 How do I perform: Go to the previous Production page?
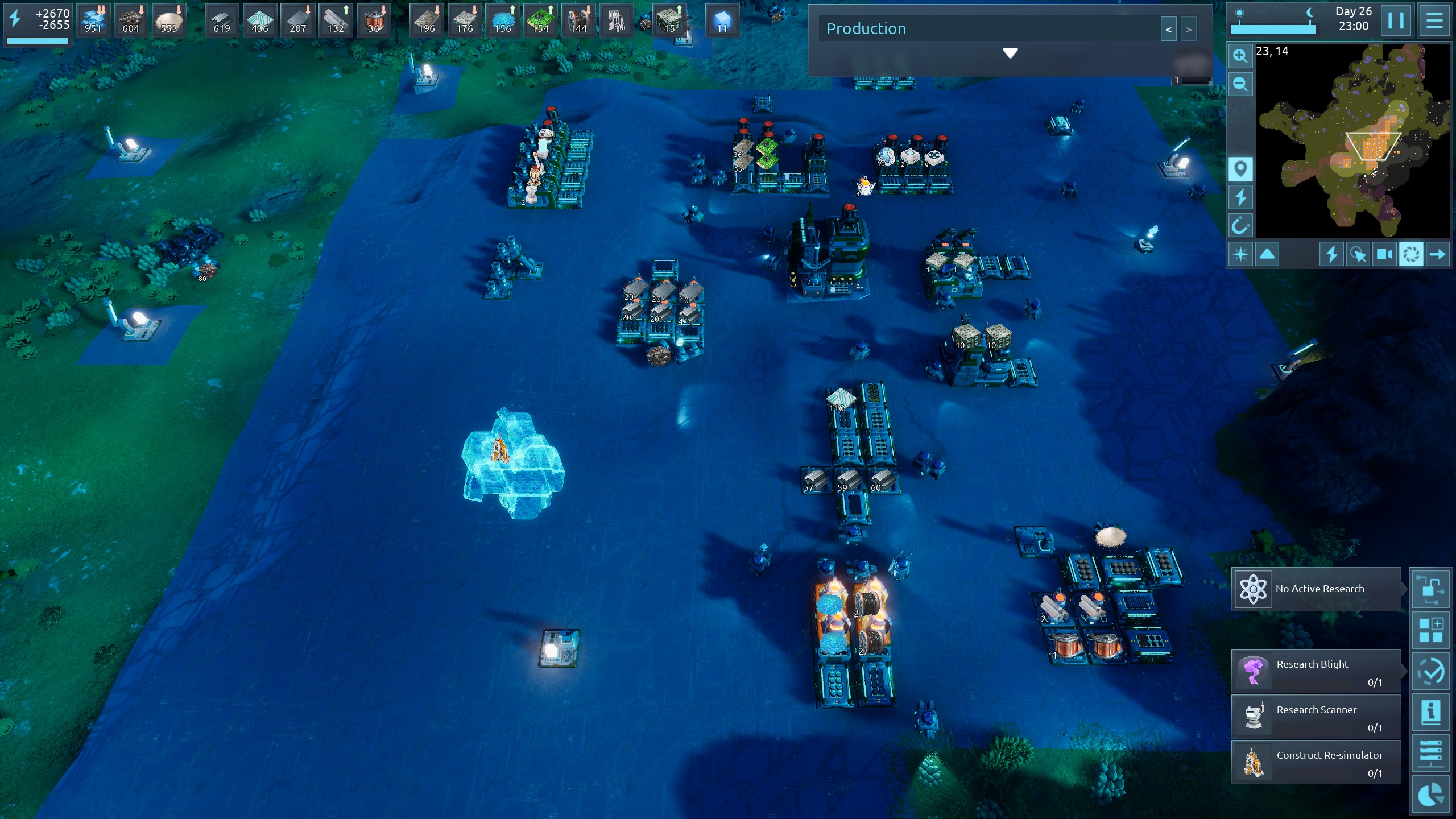click(1168, 30)
